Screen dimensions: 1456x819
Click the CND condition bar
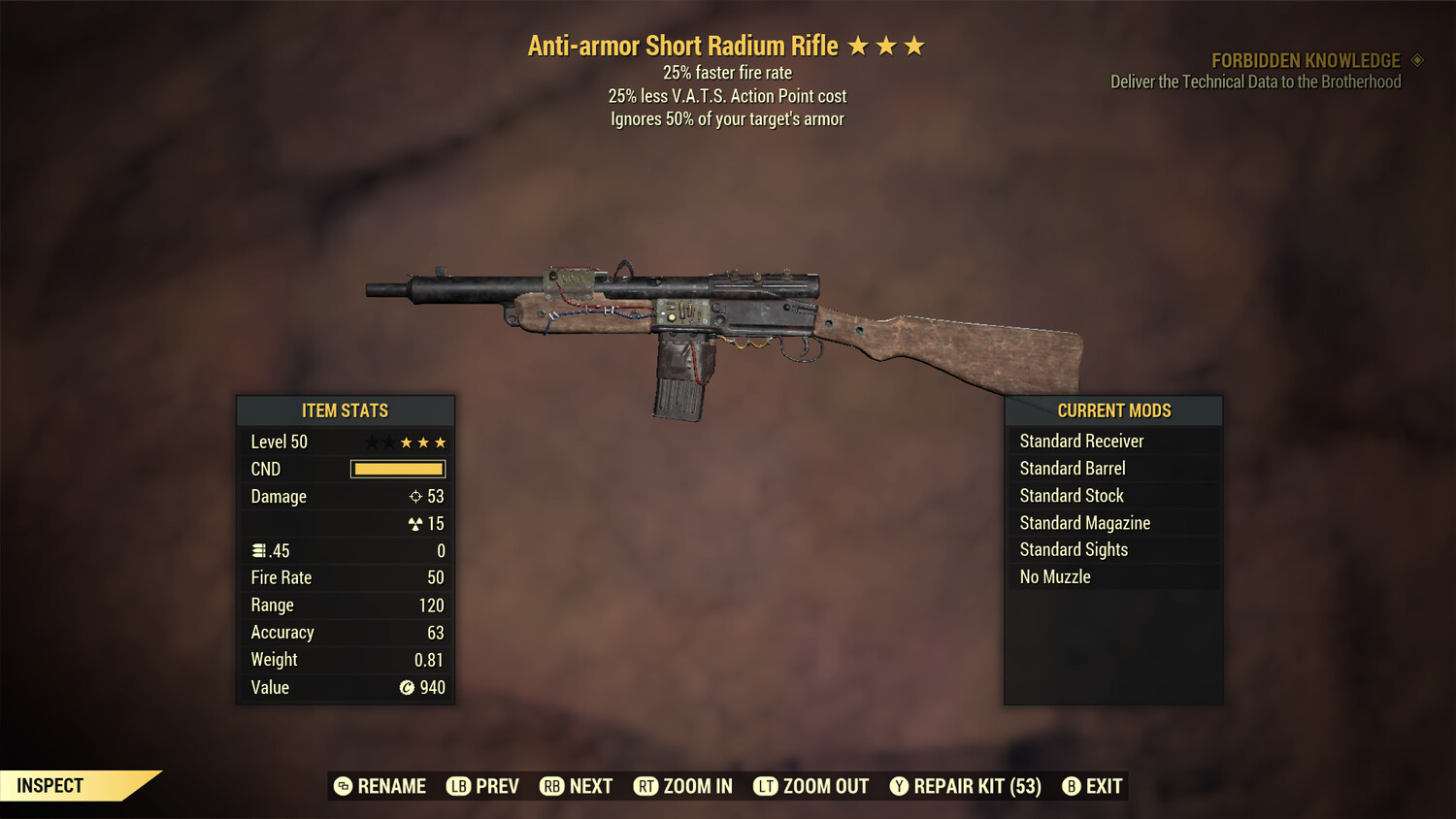tap(397, 469)
